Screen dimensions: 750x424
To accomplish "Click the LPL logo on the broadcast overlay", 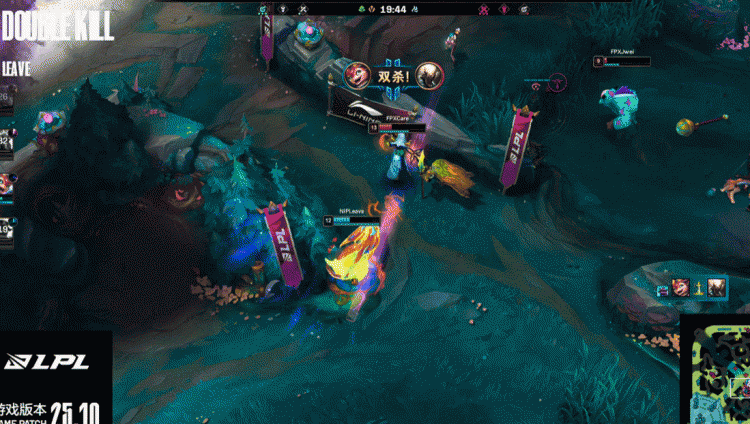I will tap(46, 362).
